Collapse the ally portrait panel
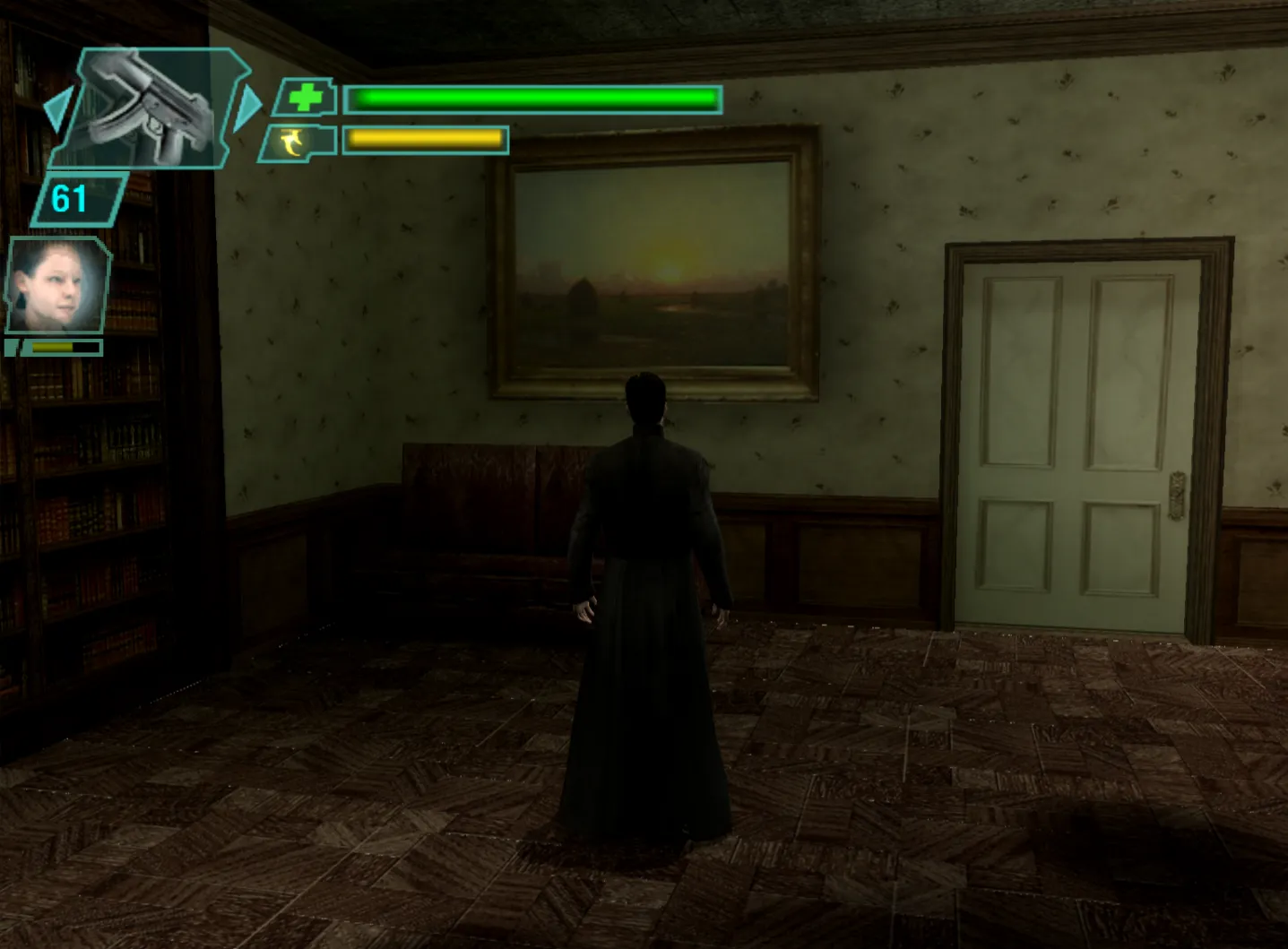 [56, 285]
